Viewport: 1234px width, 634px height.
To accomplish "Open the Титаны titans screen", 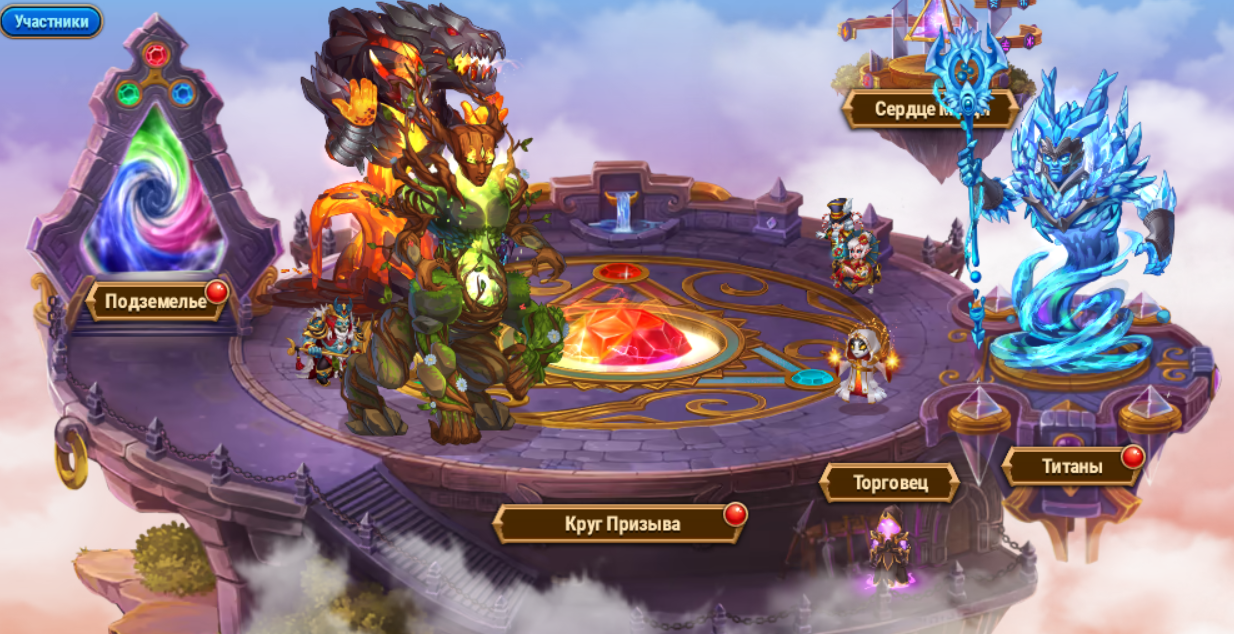I will tap(1072, 466).
